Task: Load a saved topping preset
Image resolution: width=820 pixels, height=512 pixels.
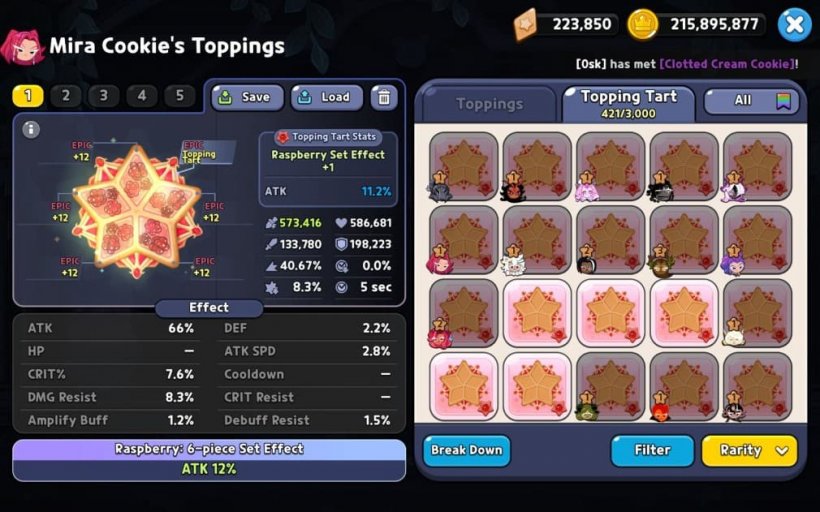Action: [326, 97]
